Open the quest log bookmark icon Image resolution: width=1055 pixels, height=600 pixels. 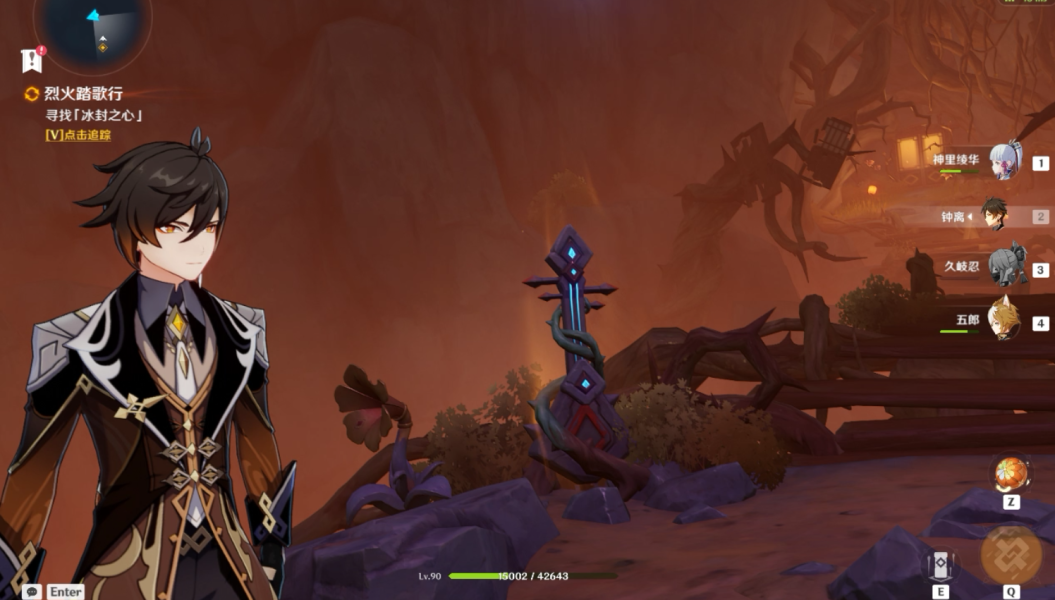pyautogui.click(x=32, y=60)
